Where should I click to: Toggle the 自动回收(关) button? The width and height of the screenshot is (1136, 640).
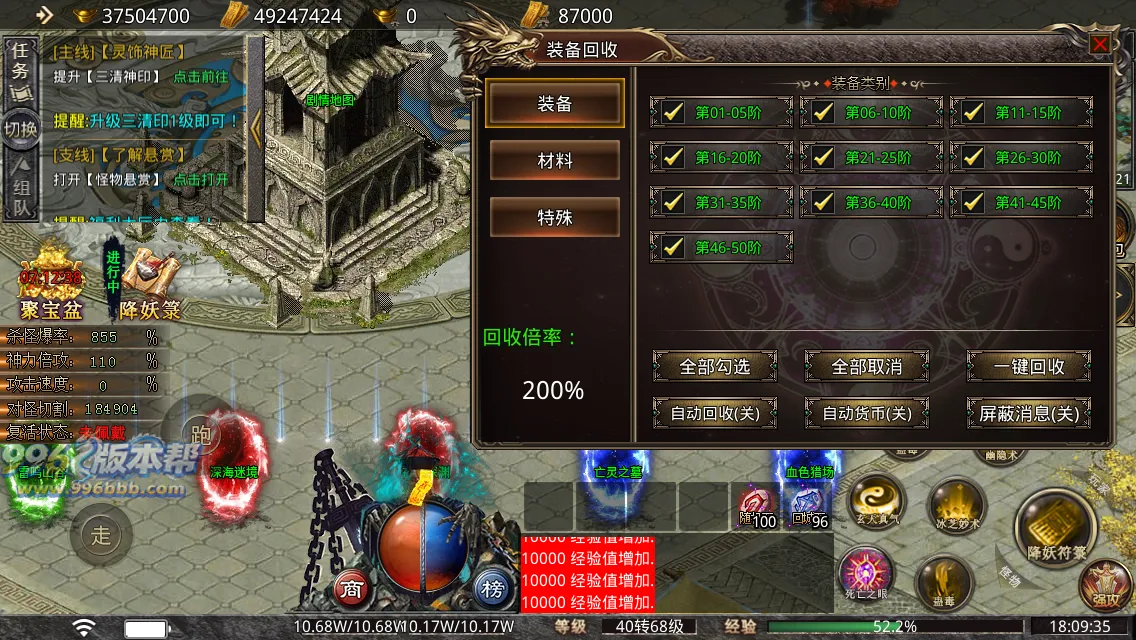[x=714, y=413]
